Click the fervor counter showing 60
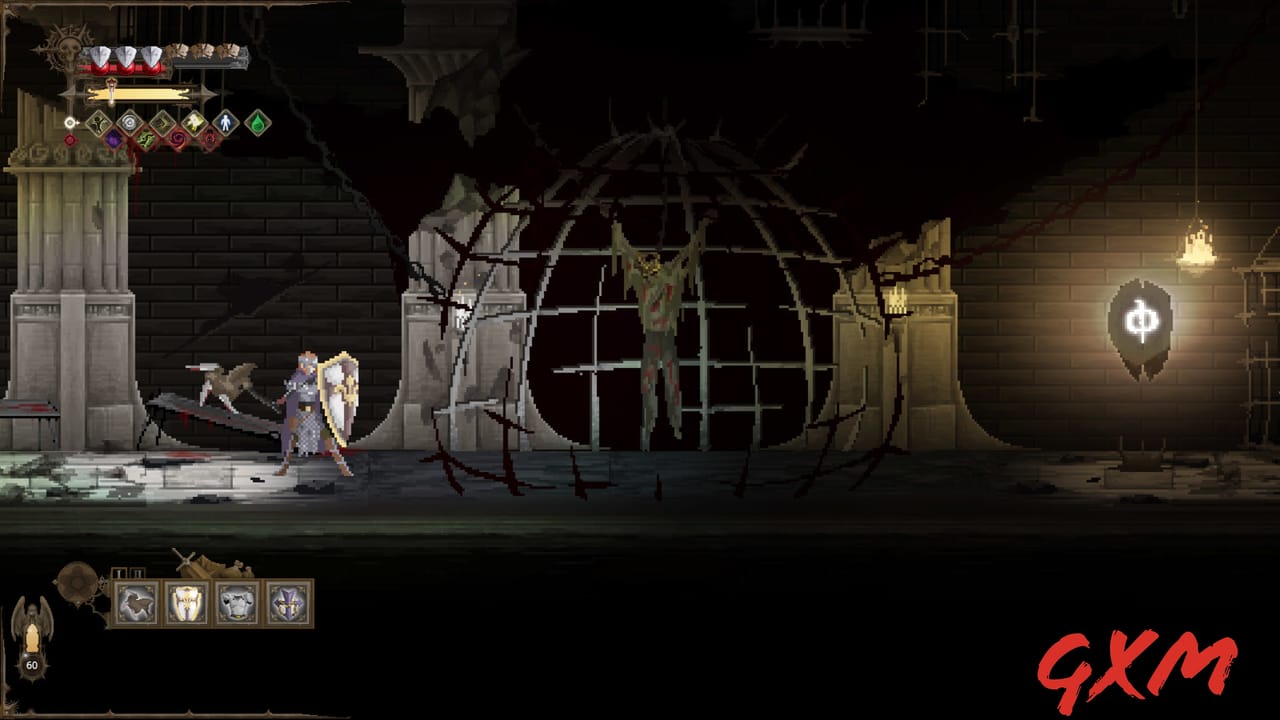The height and width of the screenshot is (720, 1280). tap(33, 663)
